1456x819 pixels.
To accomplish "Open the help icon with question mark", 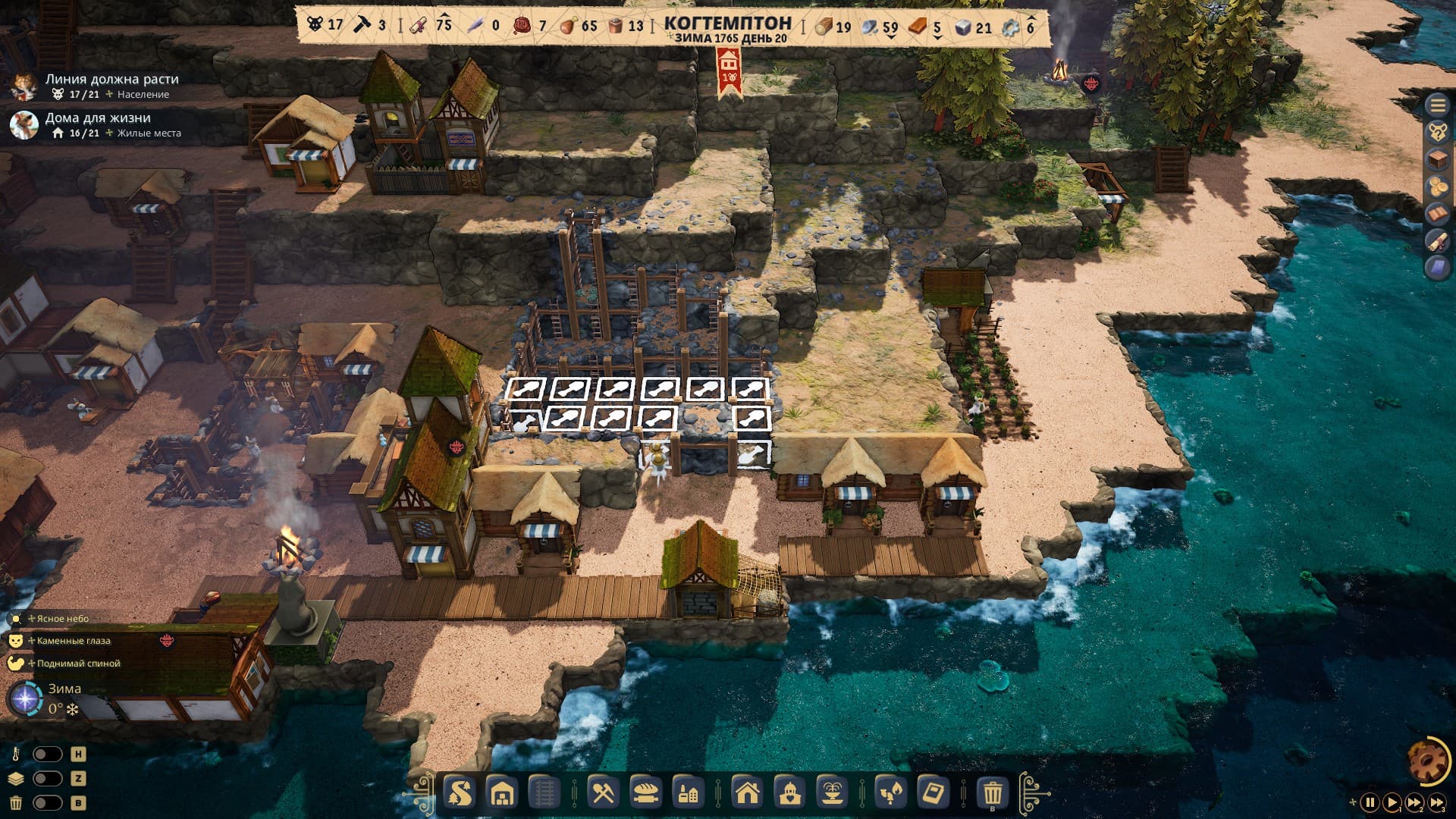I will tap(1437, 132).
